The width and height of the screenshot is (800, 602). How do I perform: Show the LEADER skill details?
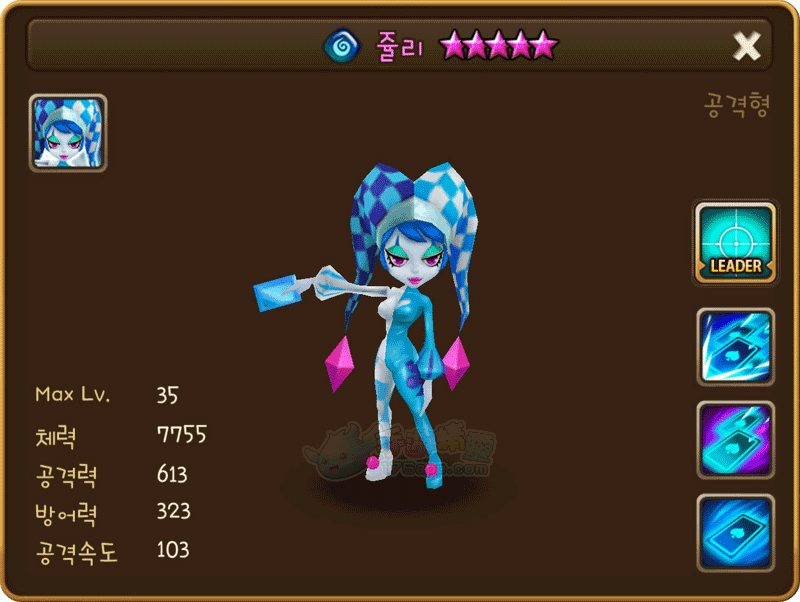[735, 243]
